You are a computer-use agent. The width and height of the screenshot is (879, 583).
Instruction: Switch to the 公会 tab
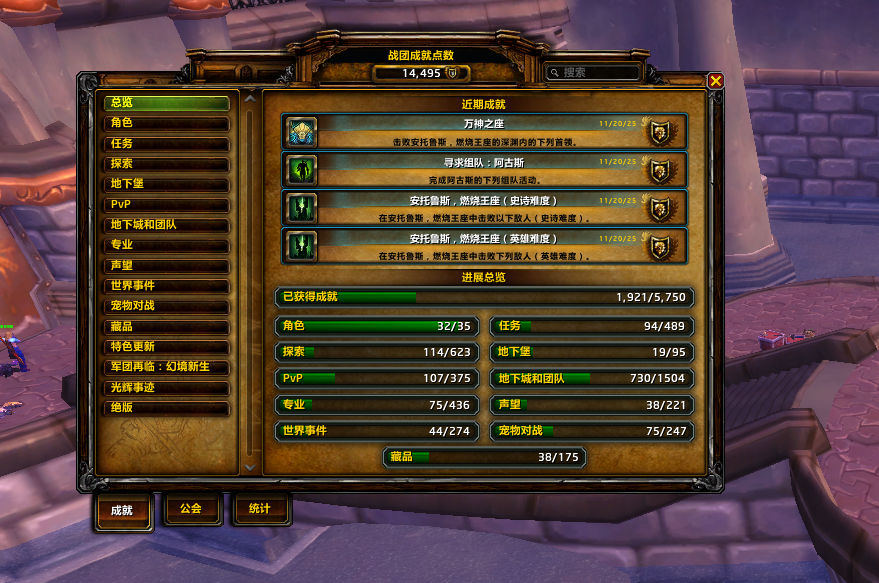pyautogui.click(x=191, y=509)
